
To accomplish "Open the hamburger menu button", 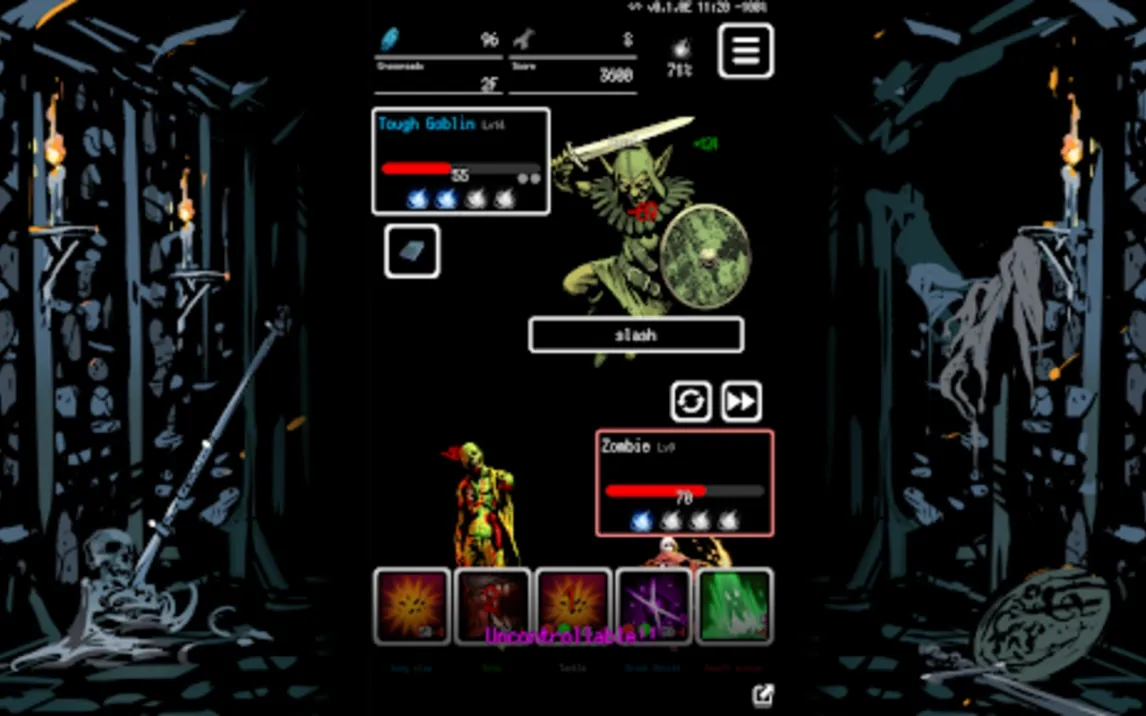I will [745, 50].
